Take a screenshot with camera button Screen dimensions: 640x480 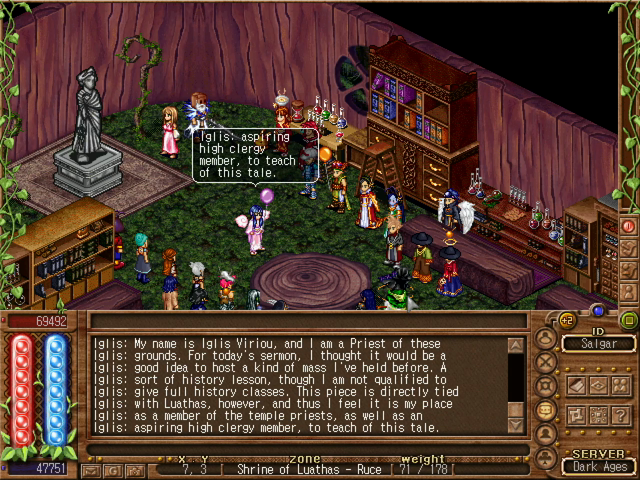(134, 468)
